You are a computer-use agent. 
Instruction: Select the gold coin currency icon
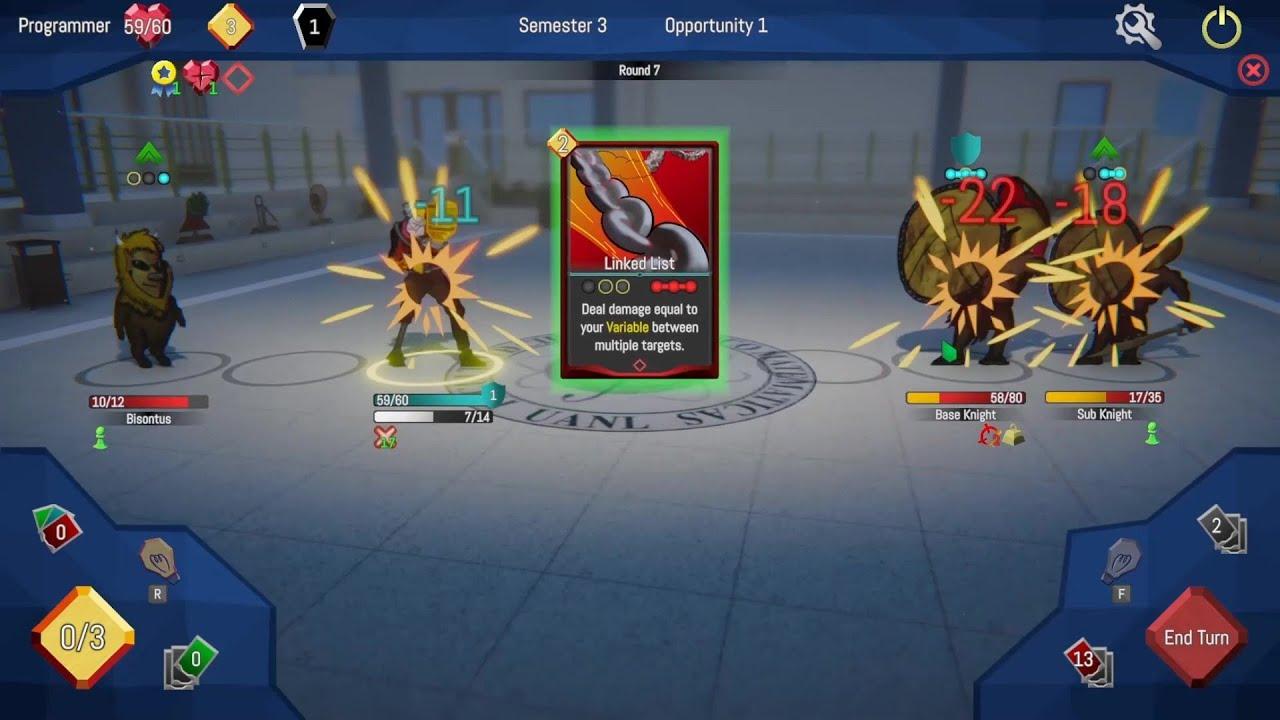tap(232, 27)
